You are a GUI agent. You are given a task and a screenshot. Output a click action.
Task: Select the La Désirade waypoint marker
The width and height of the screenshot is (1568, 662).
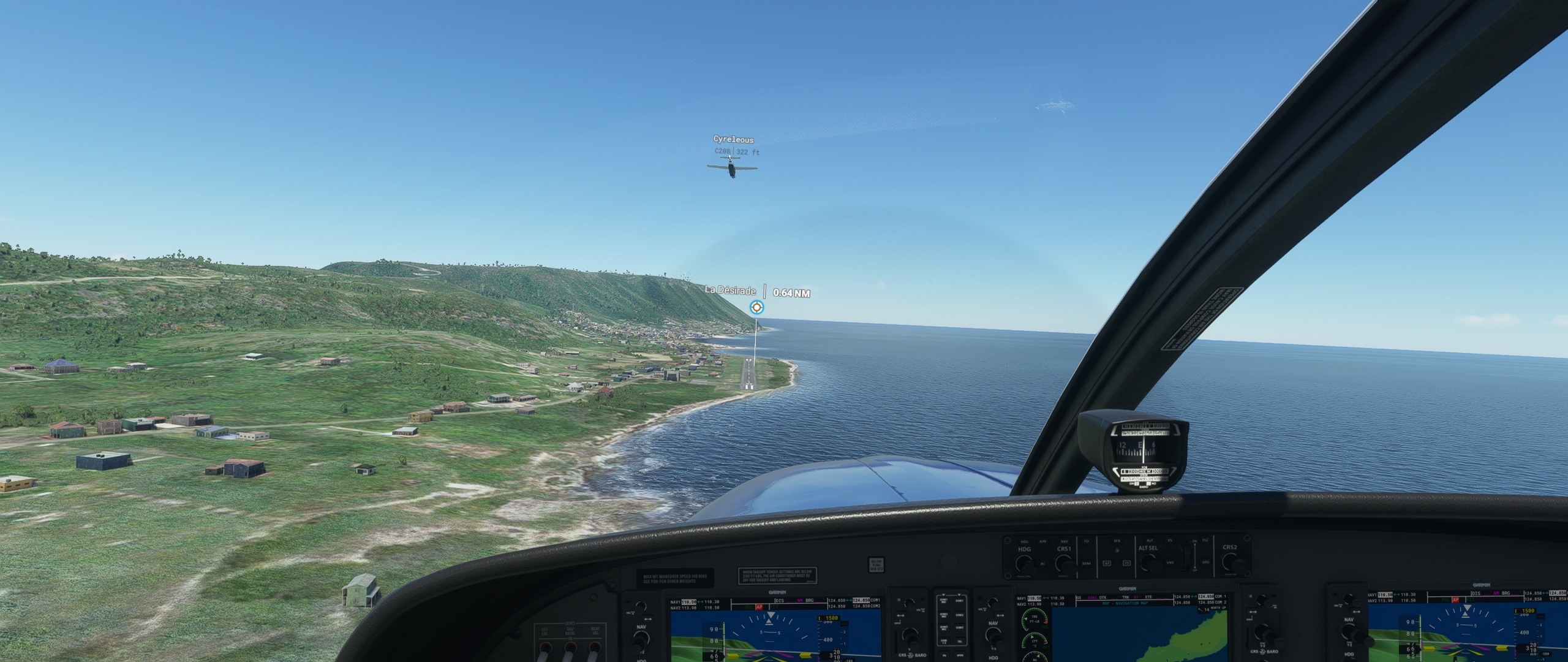[x=757, y=307]
